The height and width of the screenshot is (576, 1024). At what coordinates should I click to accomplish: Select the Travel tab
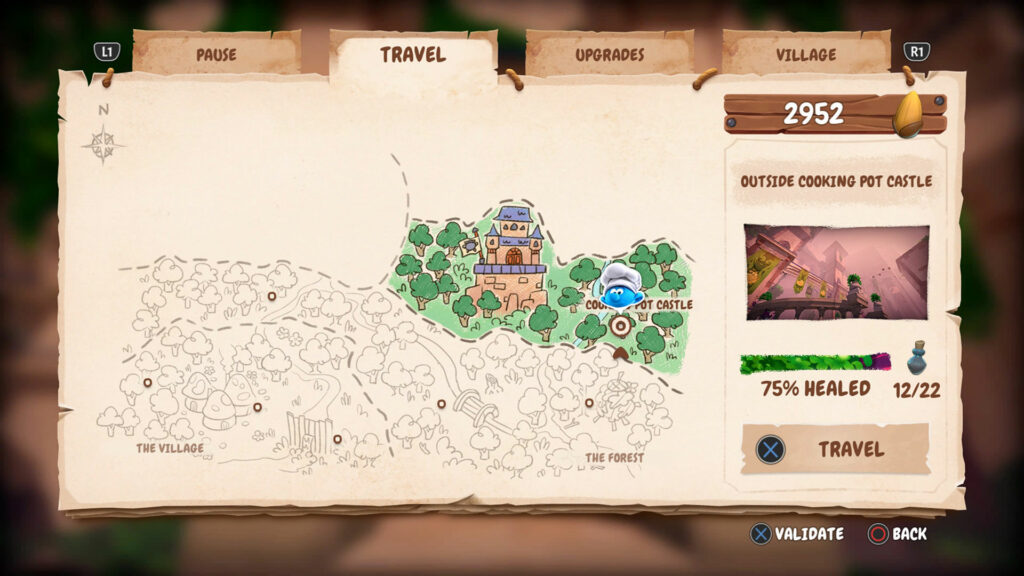point(412,54)
